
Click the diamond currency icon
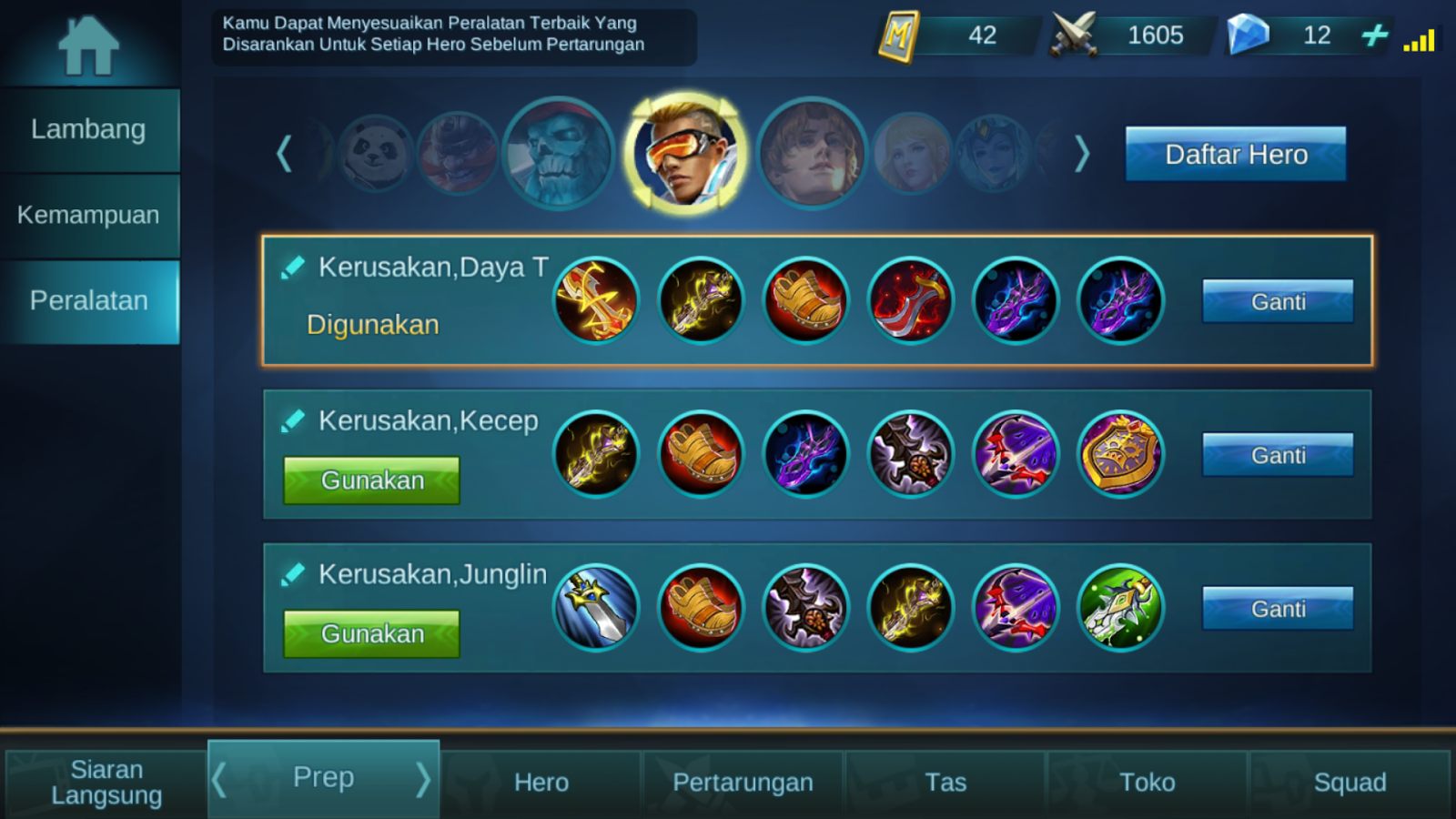(1250, 35)
